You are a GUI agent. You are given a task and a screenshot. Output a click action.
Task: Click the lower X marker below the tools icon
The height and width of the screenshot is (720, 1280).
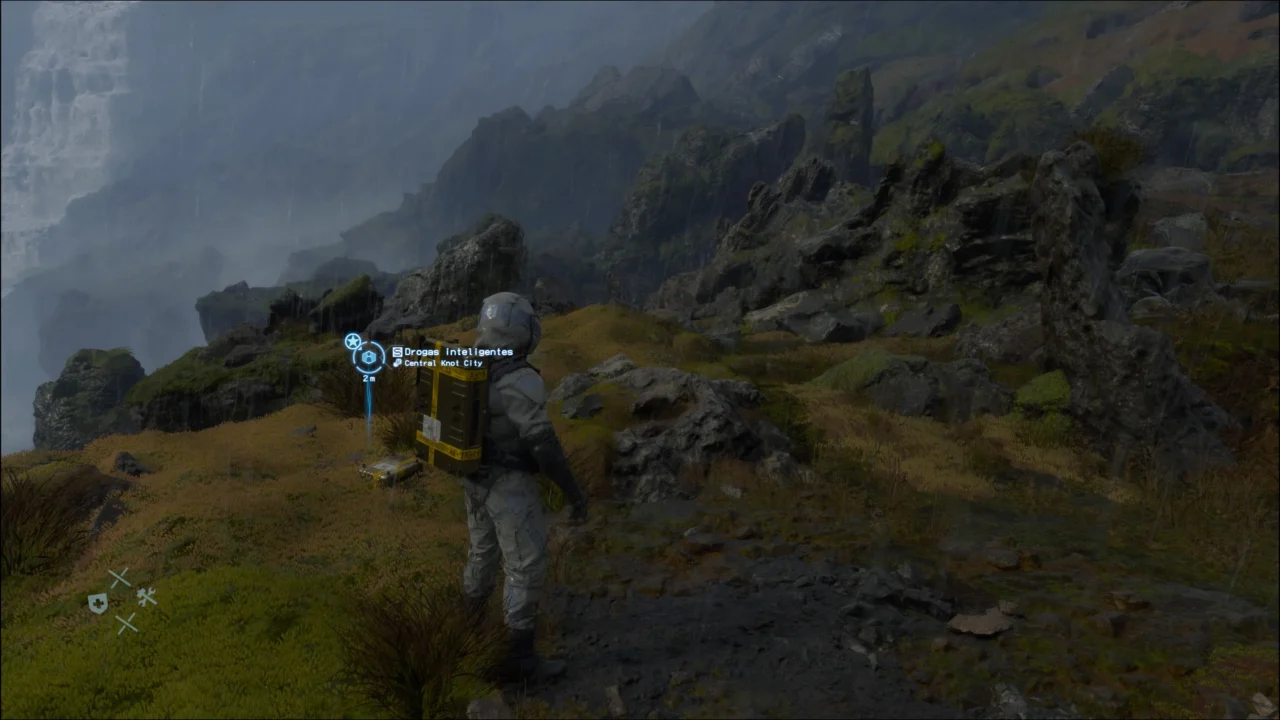[127, 624]
